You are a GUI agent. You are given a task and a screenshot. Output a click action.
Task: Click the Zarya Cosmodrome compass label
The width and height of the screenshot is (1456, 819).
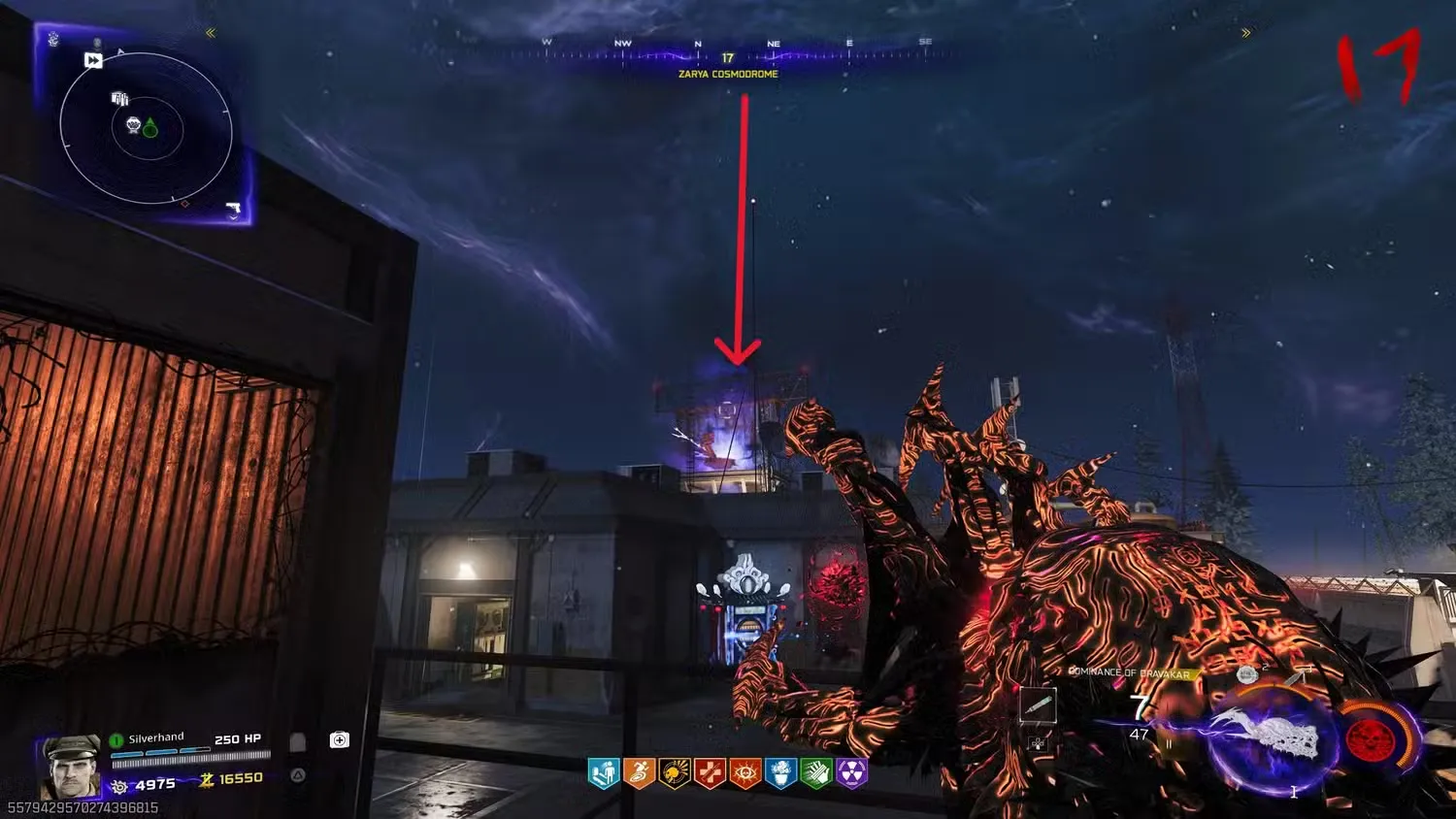(x=727, y=74)
